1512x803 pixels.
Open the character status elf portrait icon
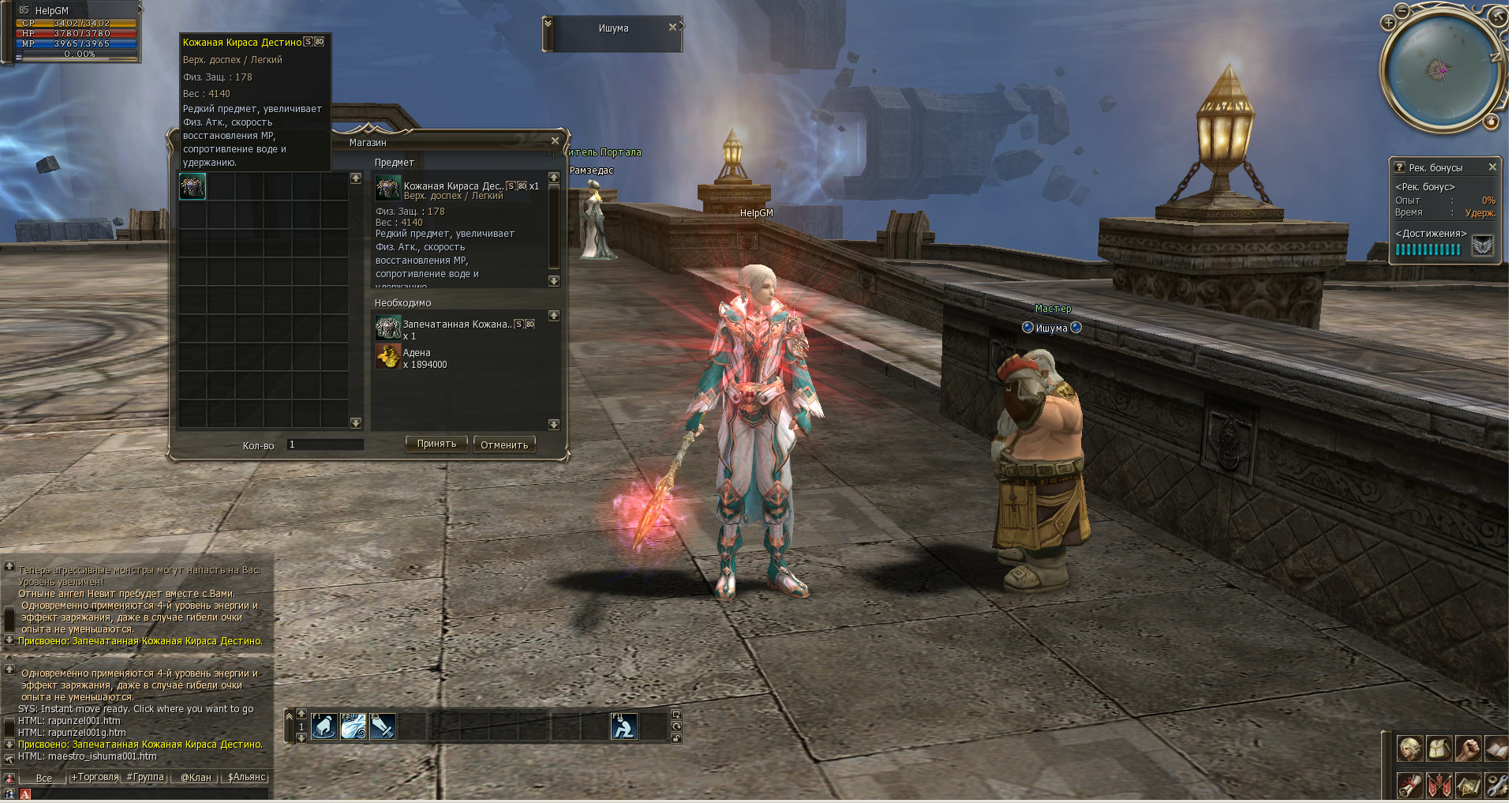[1409, 748]
